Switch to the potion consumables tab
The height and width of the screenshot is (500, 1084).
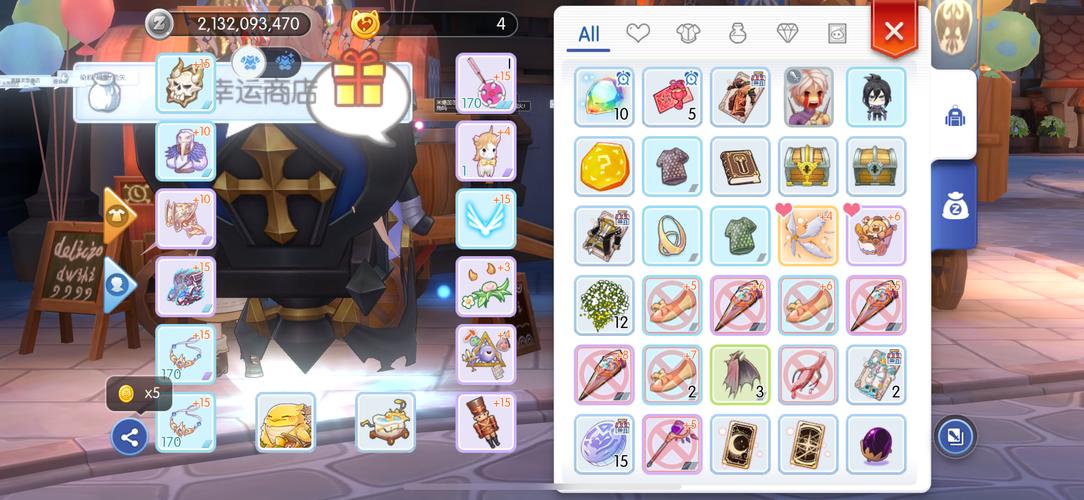[x=737, y=34]
